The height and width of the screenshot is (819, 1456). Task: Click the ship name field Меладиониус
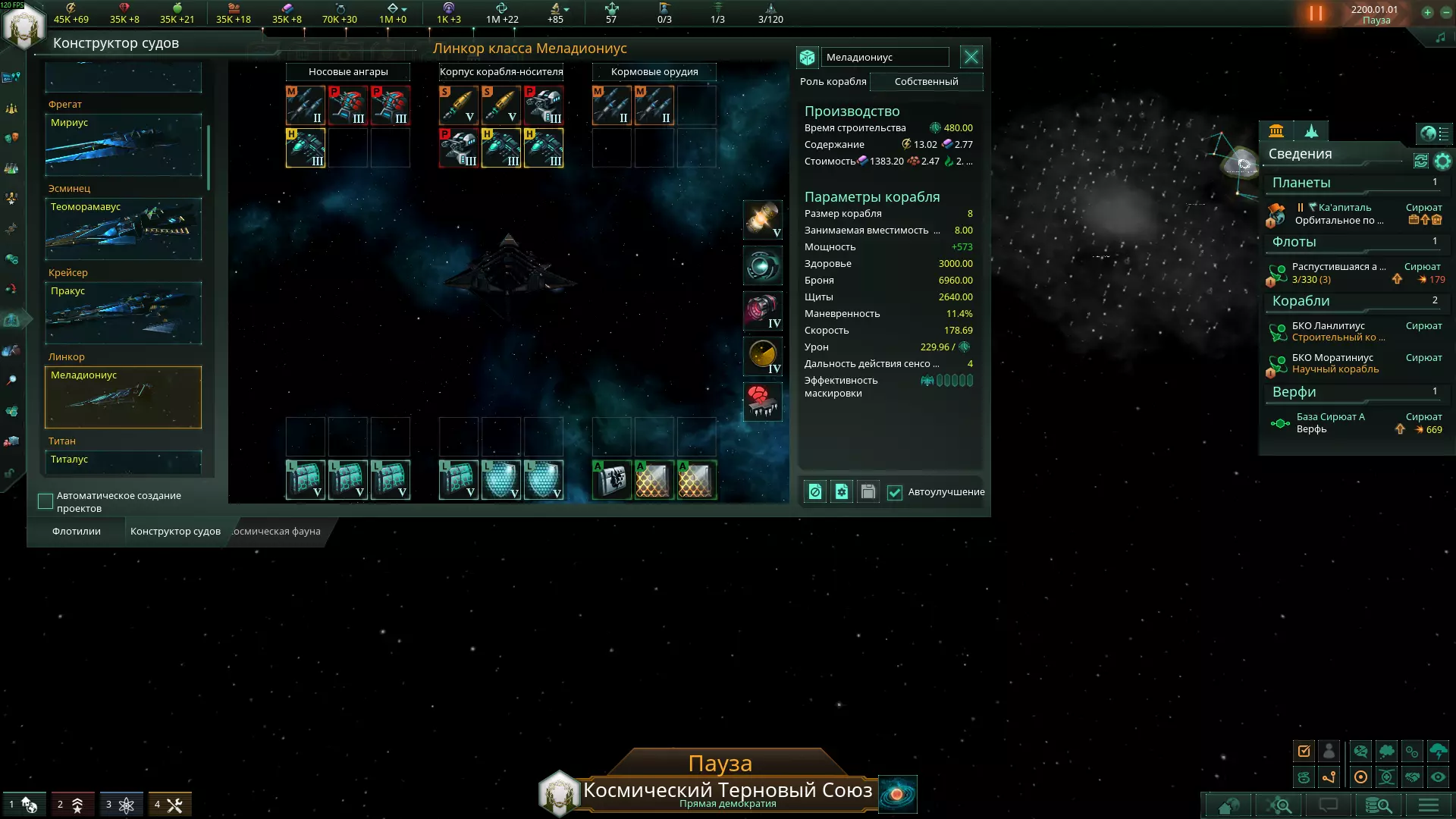884,58
